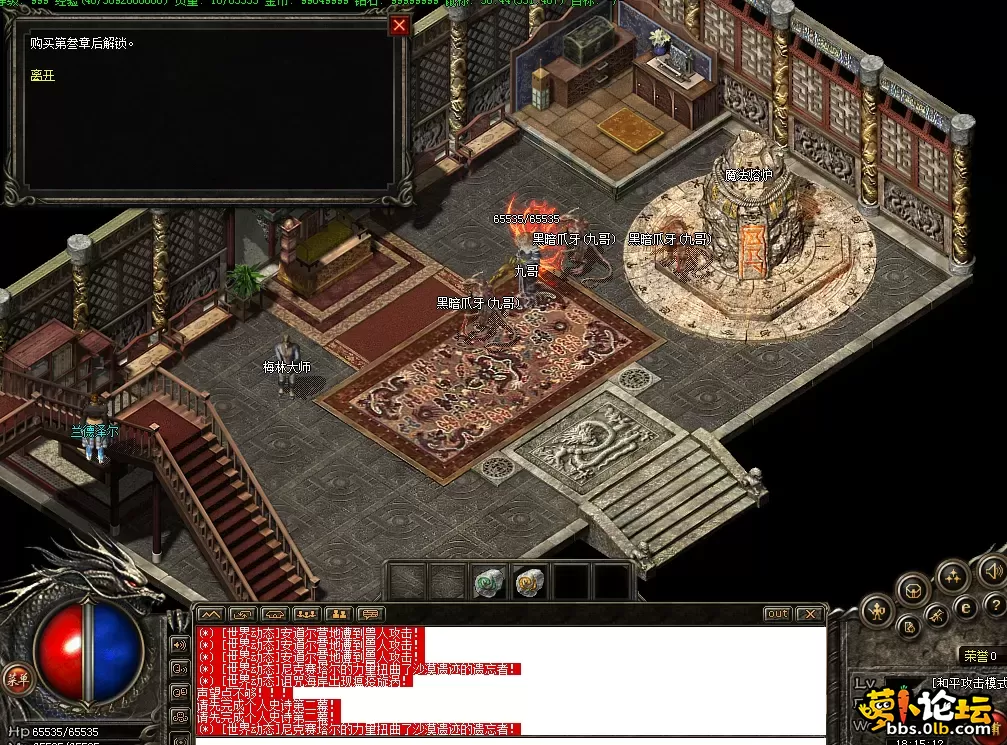The image size is (1007, 745).
Task: Close the chat panel with its X button
Action: pos(809,614)
